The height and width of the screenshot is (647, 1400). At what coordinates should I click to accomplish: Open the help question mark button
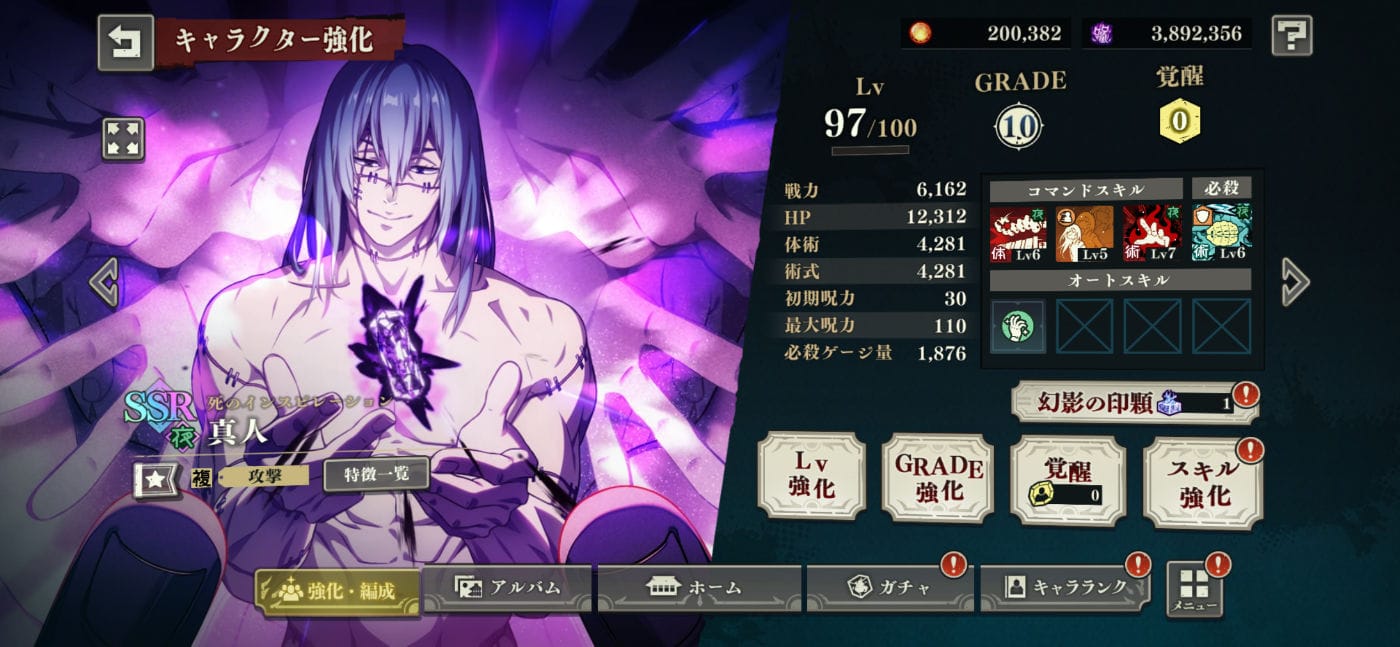pyautogui.click(x=1291, y=35)
